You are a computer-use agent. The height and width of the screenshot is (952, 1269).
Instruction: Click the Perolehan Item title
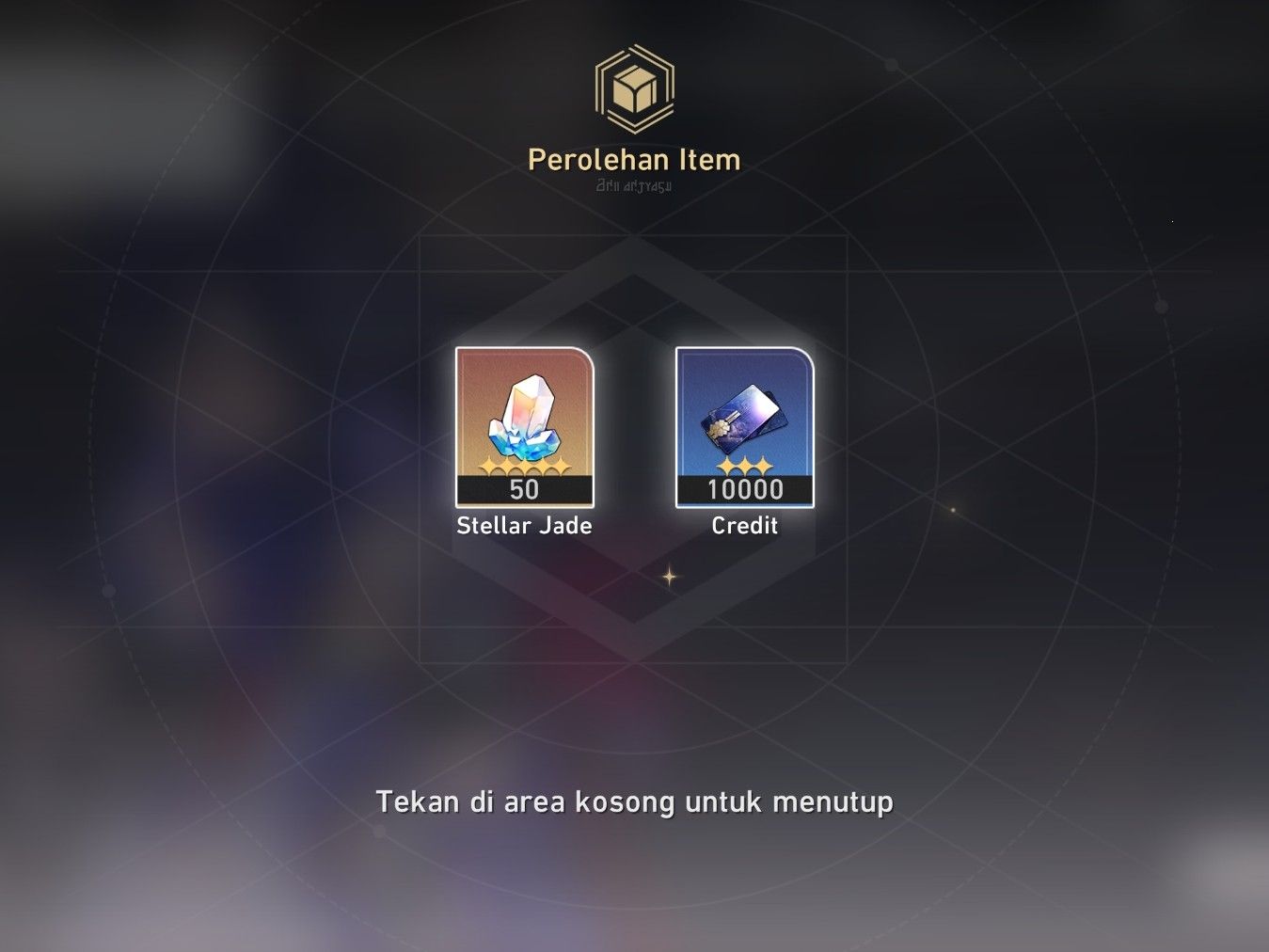634,159
